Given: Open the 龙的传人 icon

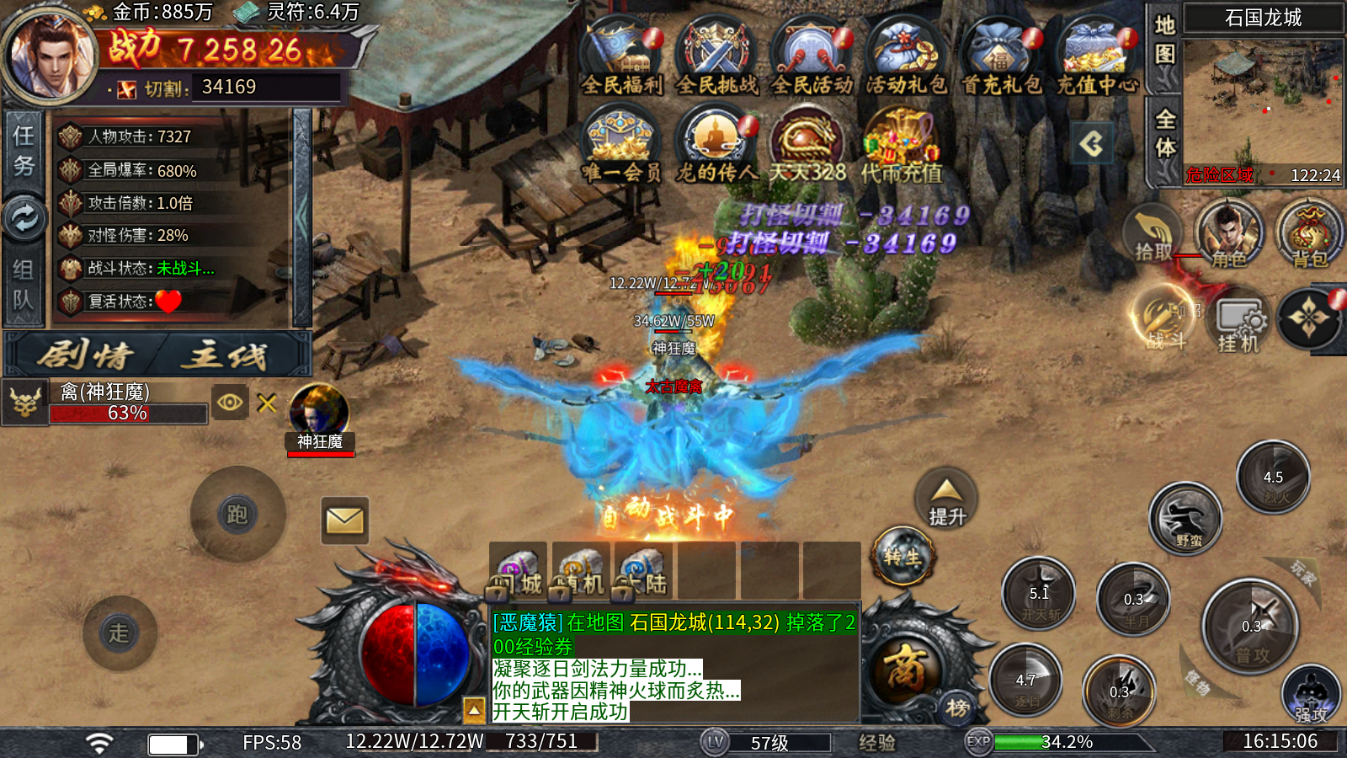Looking at the screenshot, I should tap(716, 143).
